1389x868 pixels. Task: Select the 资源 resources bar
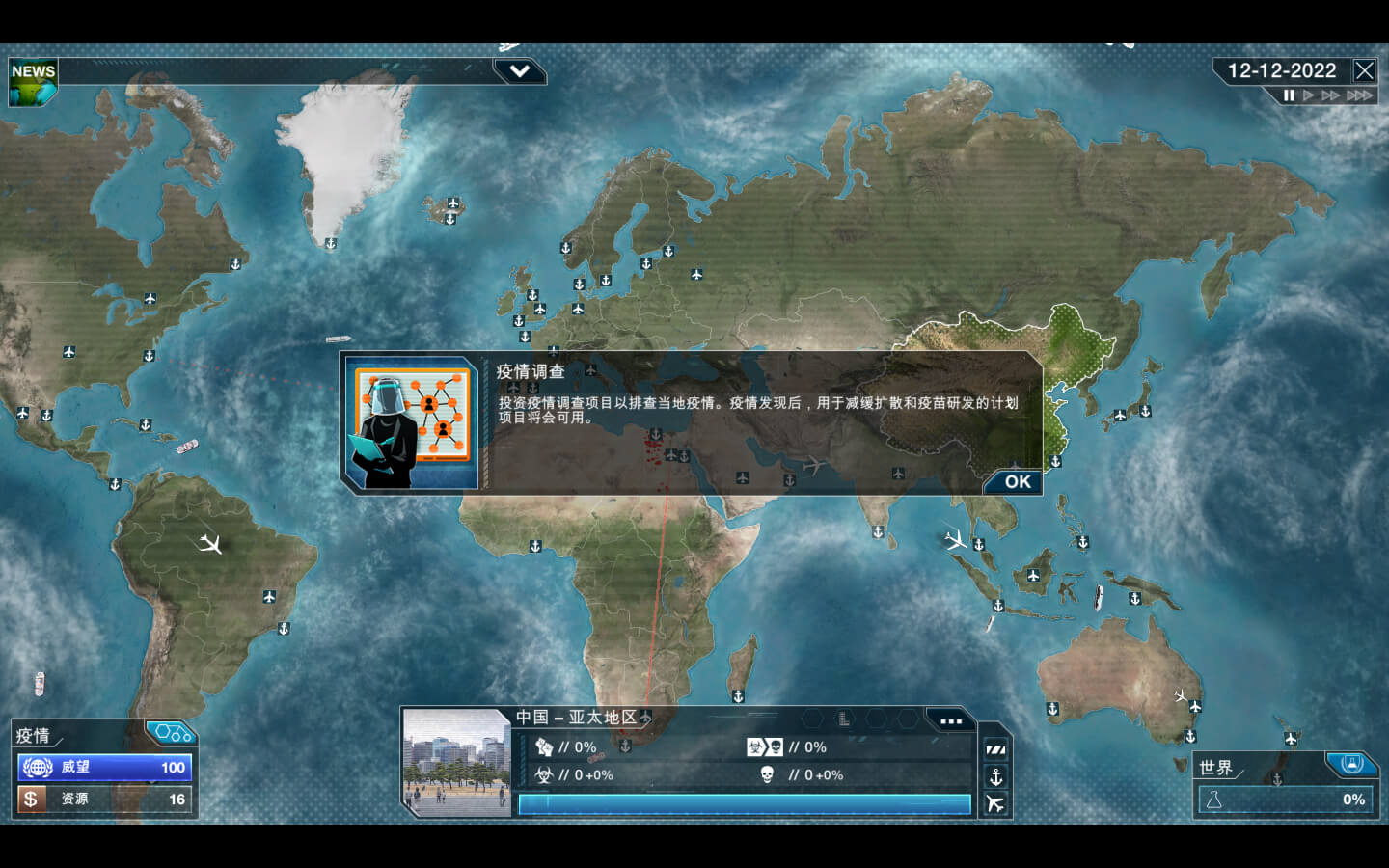pyautogui.click(x=104, y=800)
